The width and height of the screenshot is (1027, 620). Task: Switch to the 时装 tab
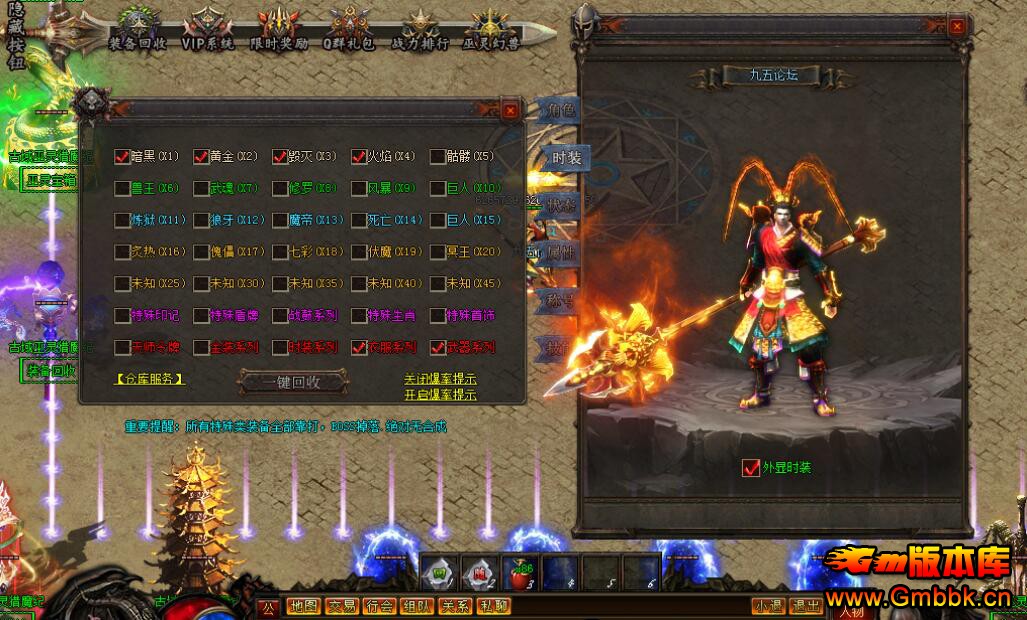565,158
